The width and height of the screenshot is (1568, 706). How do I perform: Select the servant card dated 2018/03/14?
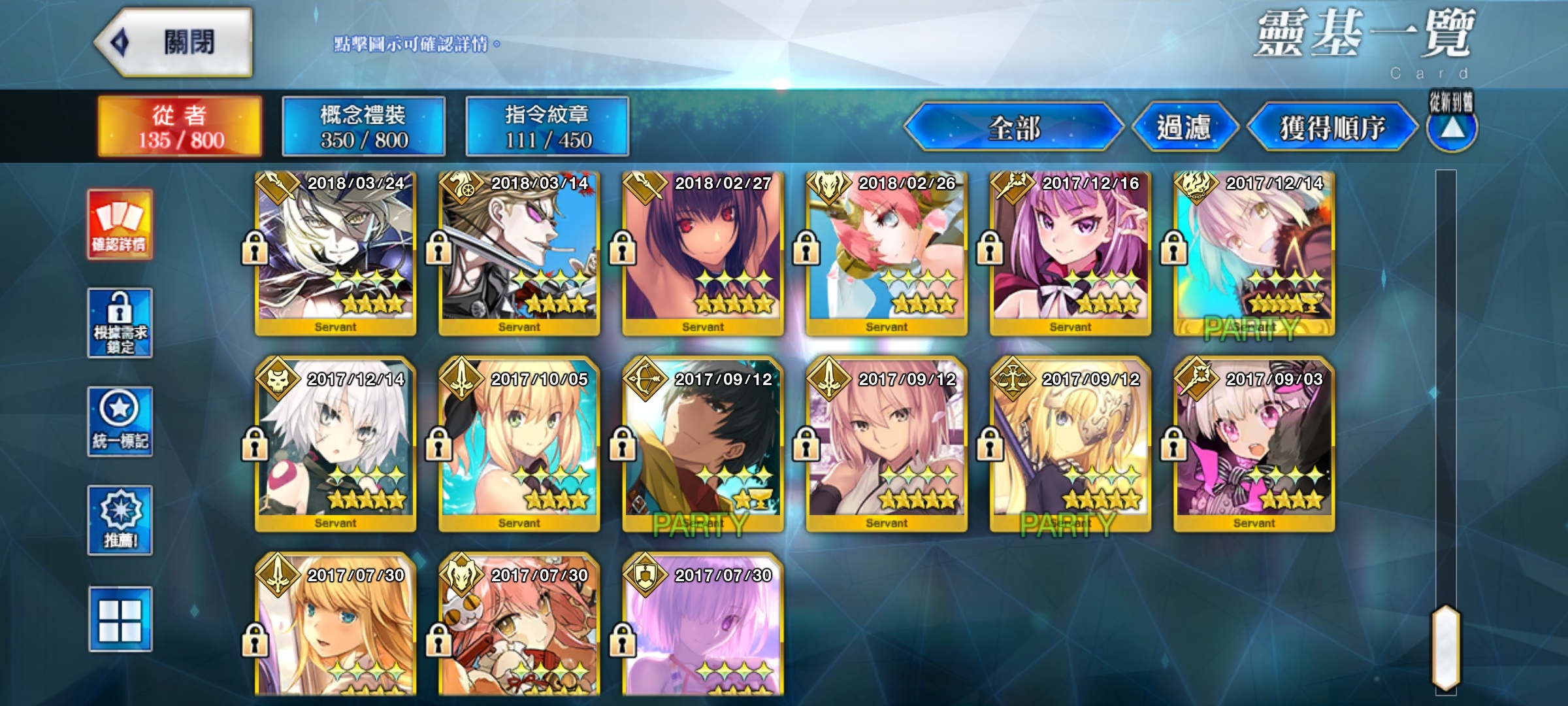(519, 255)
